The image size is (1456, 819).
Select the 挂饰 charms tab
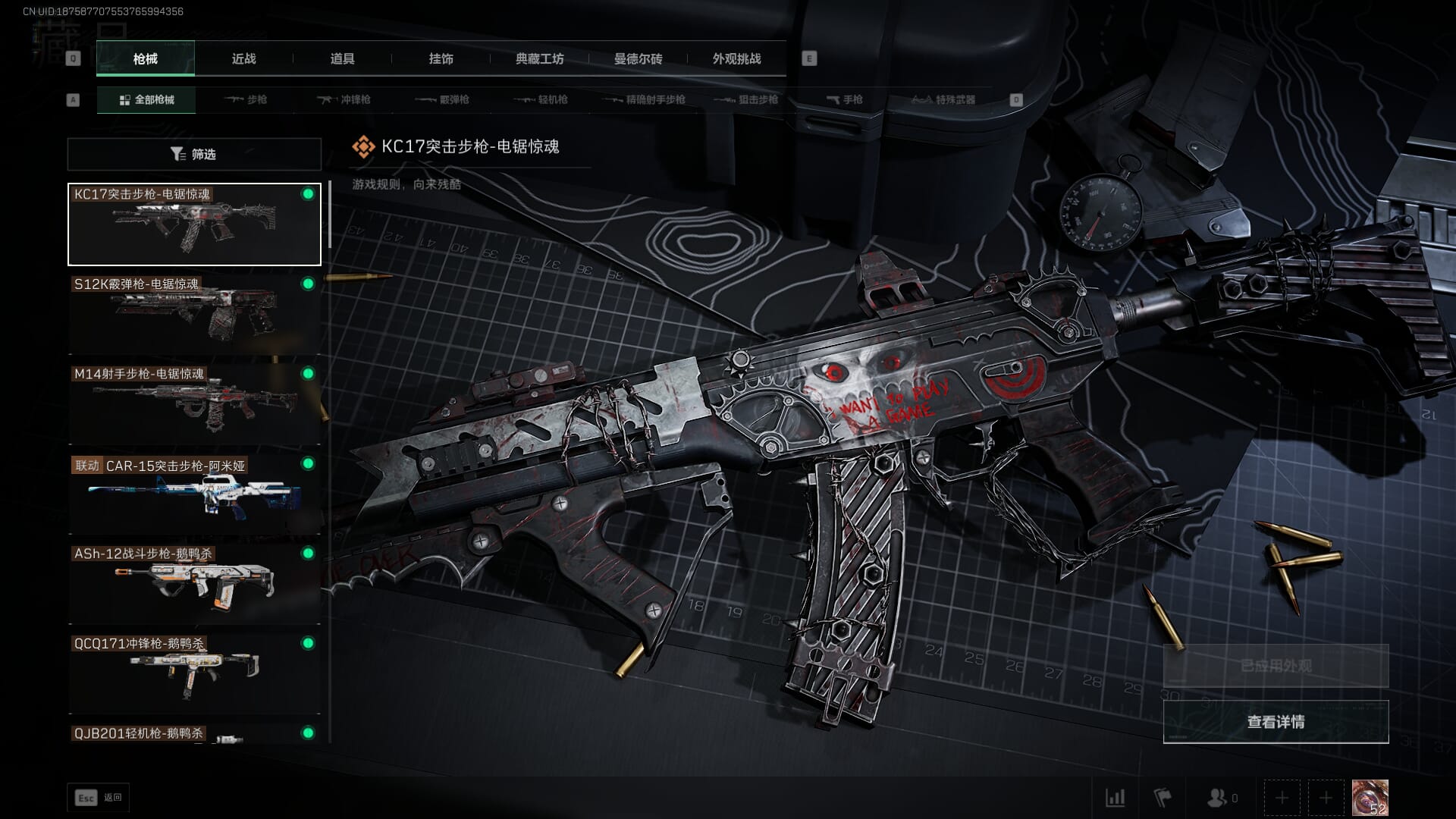(441, 58)
